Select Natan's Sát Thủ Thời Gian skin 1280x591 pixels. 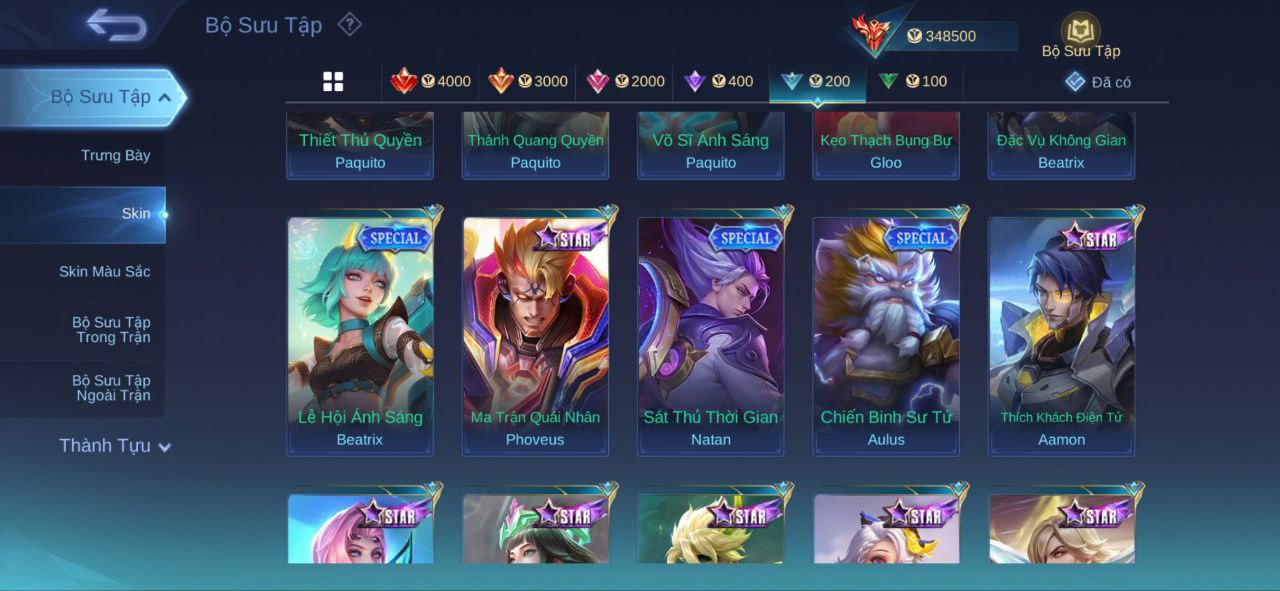(x=711, y=336)
